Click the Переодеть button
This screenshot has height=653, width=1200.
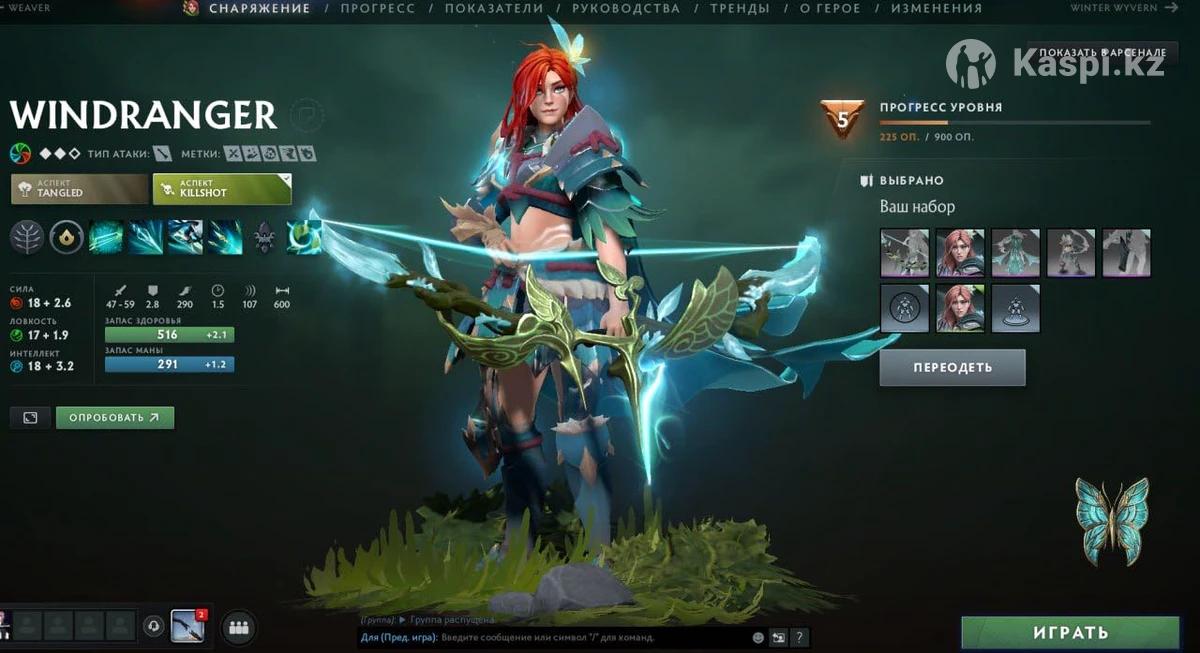952,367
